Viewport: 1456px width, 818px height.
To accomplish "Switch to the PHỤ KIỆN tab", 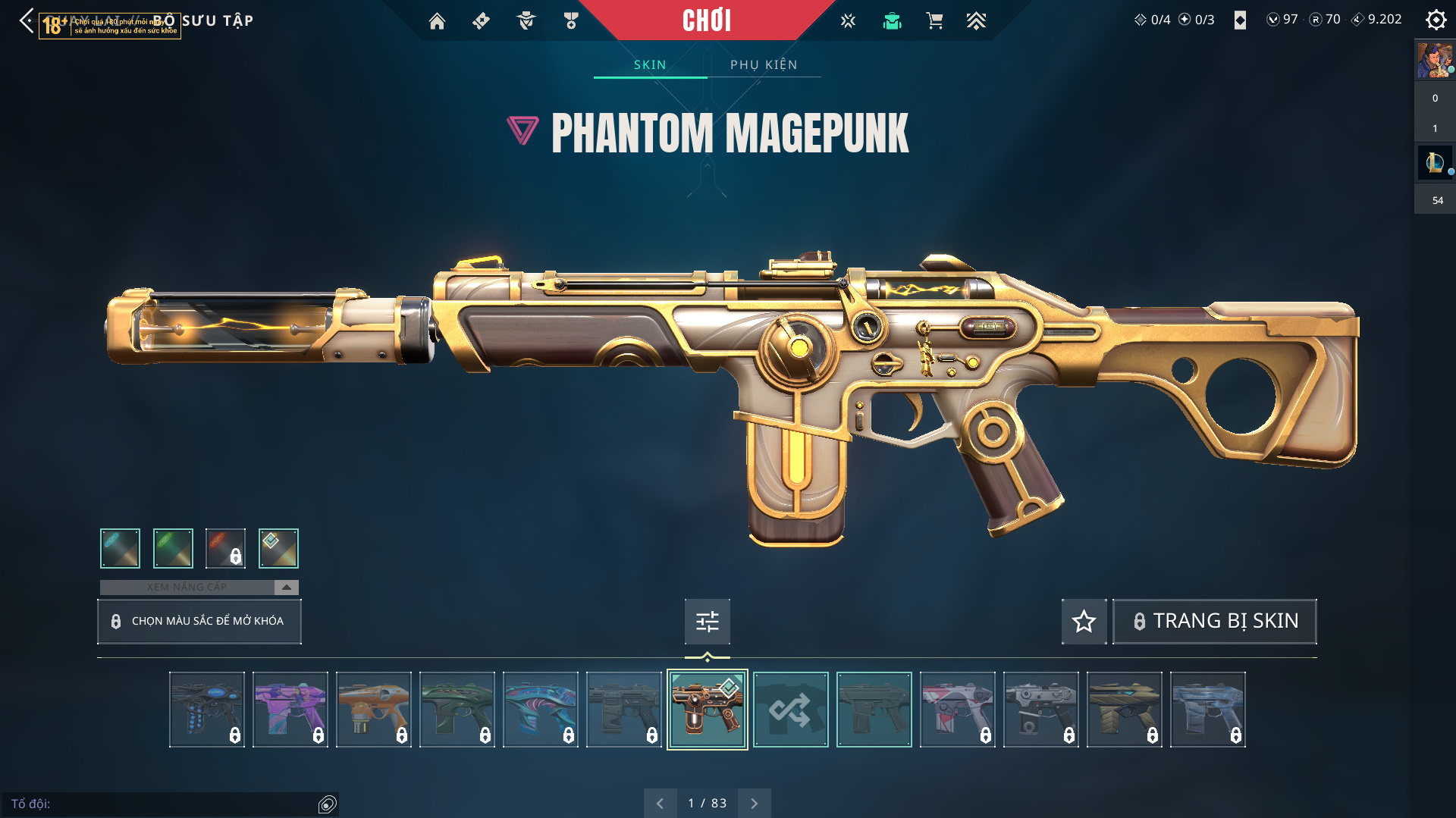I will pyautogui.click(x=764, y=64).
